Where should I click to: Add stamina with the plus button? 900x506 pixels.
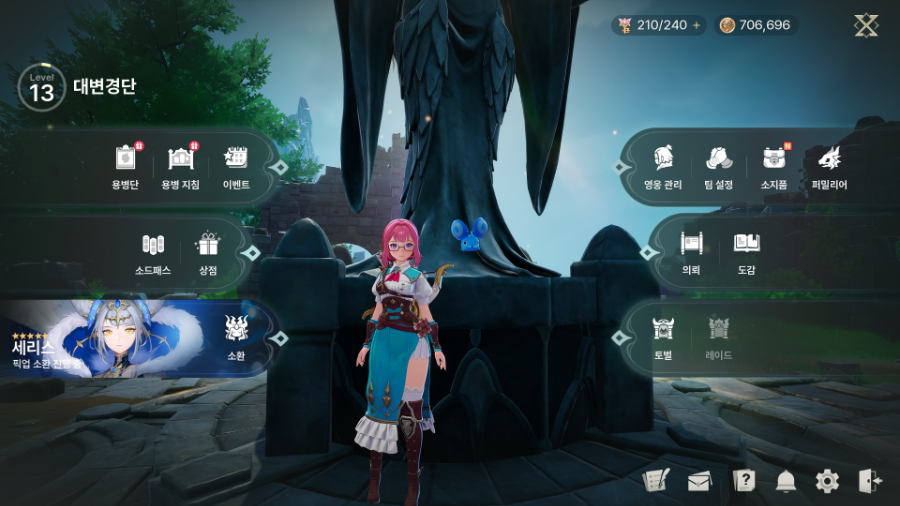coord(696,25)
